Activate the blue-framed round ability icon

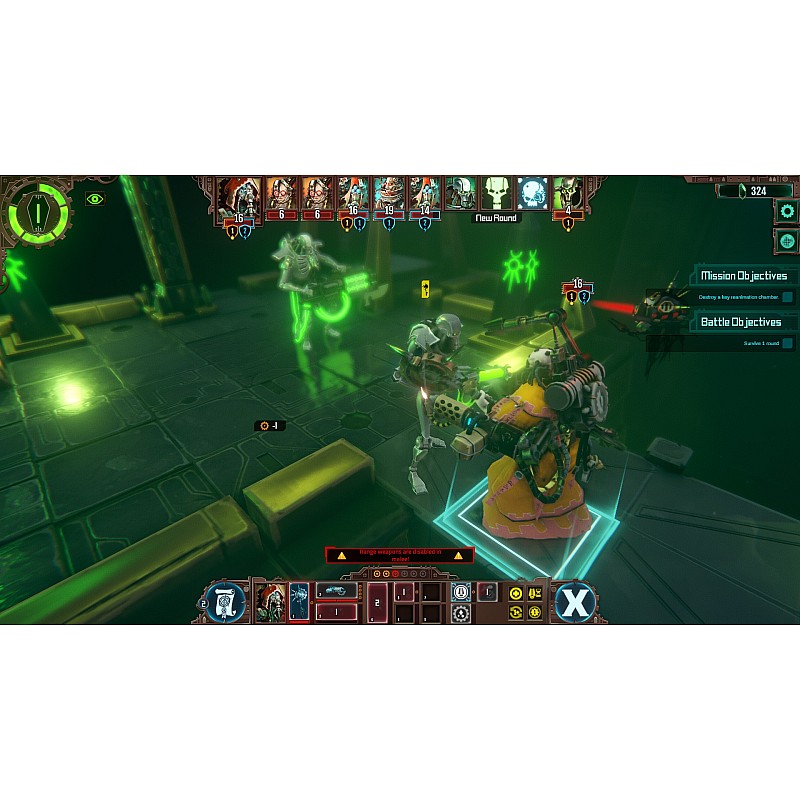point(461,591)
